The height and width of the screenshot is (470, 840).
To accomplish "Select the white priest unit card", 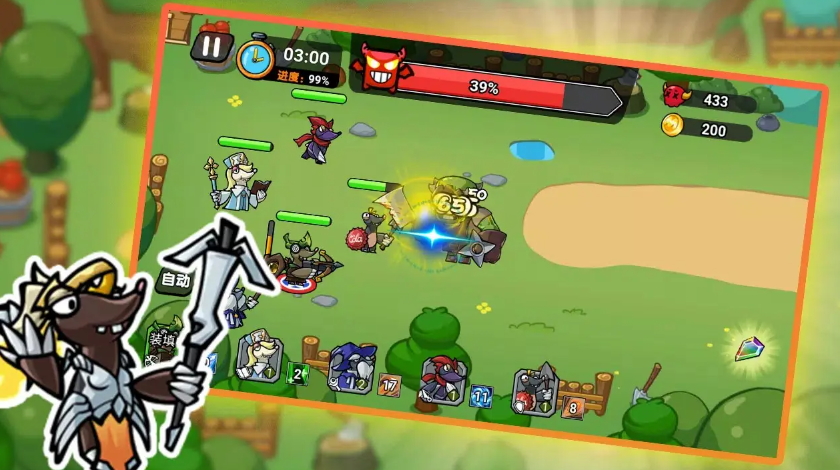I will pos(259,357).
